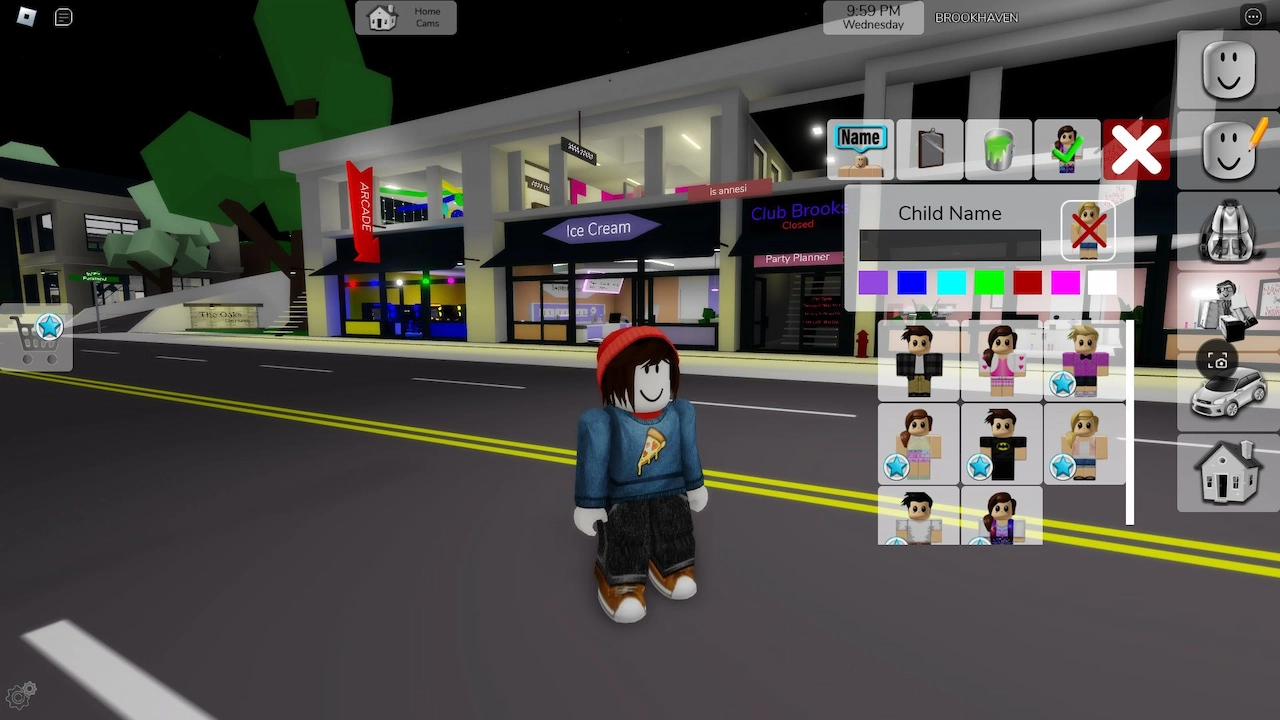Screen dimensions: 1280x720
Task: Click the Child Name text input field
Action: click(948, 244)
